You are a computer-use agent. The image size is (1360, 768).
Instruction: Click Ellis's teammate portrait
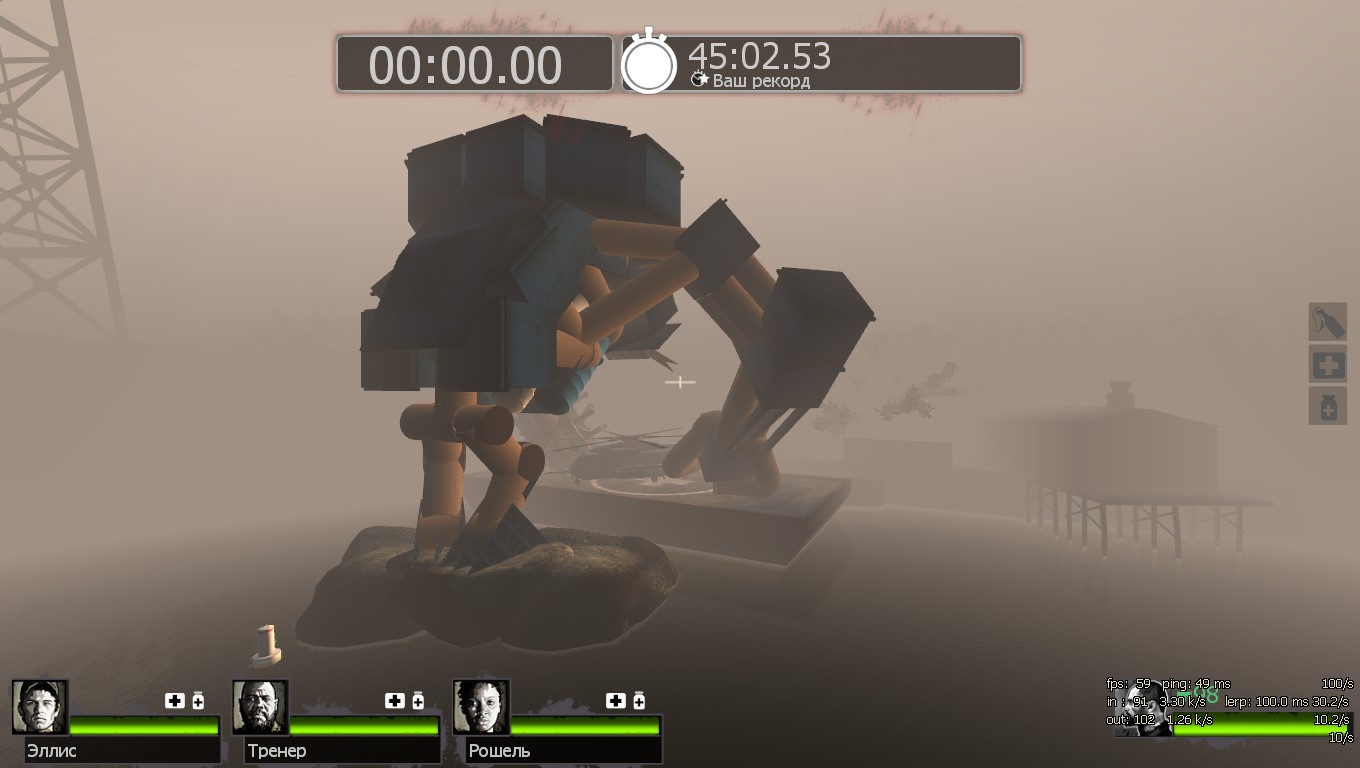(40, 707)
